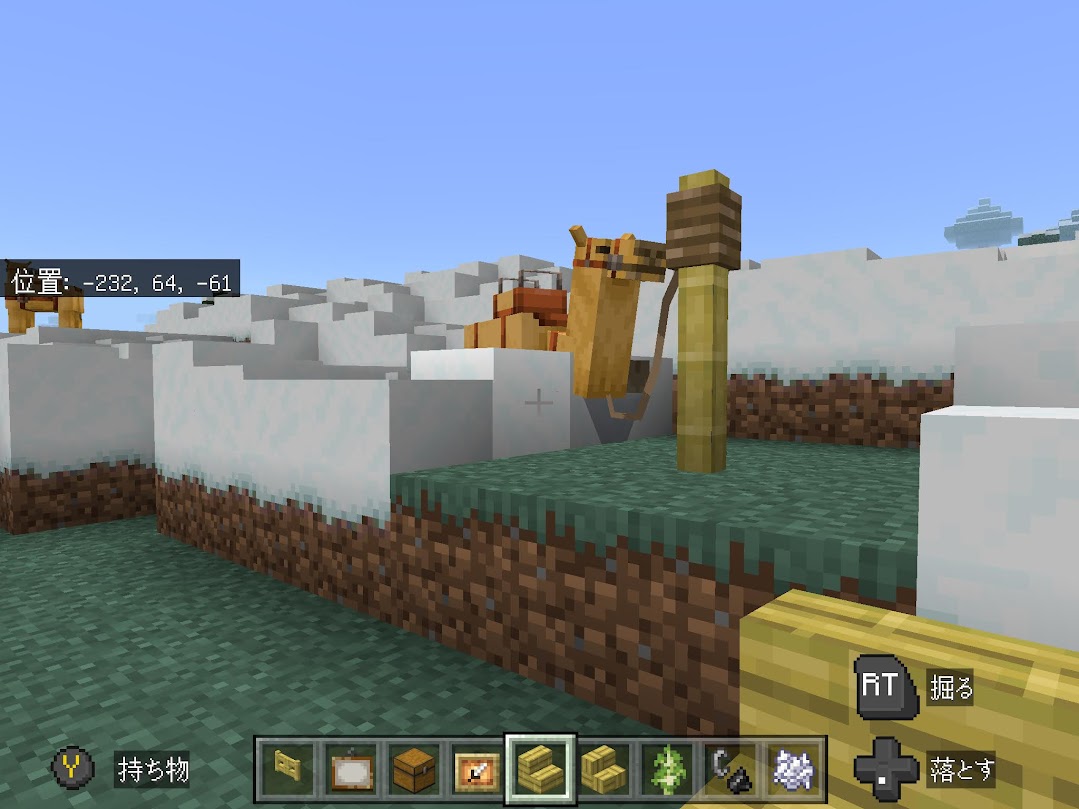The image size is (1079, 809).
Task: Select the hanging sign hotbar slot
Action: [x=352, y=769]
